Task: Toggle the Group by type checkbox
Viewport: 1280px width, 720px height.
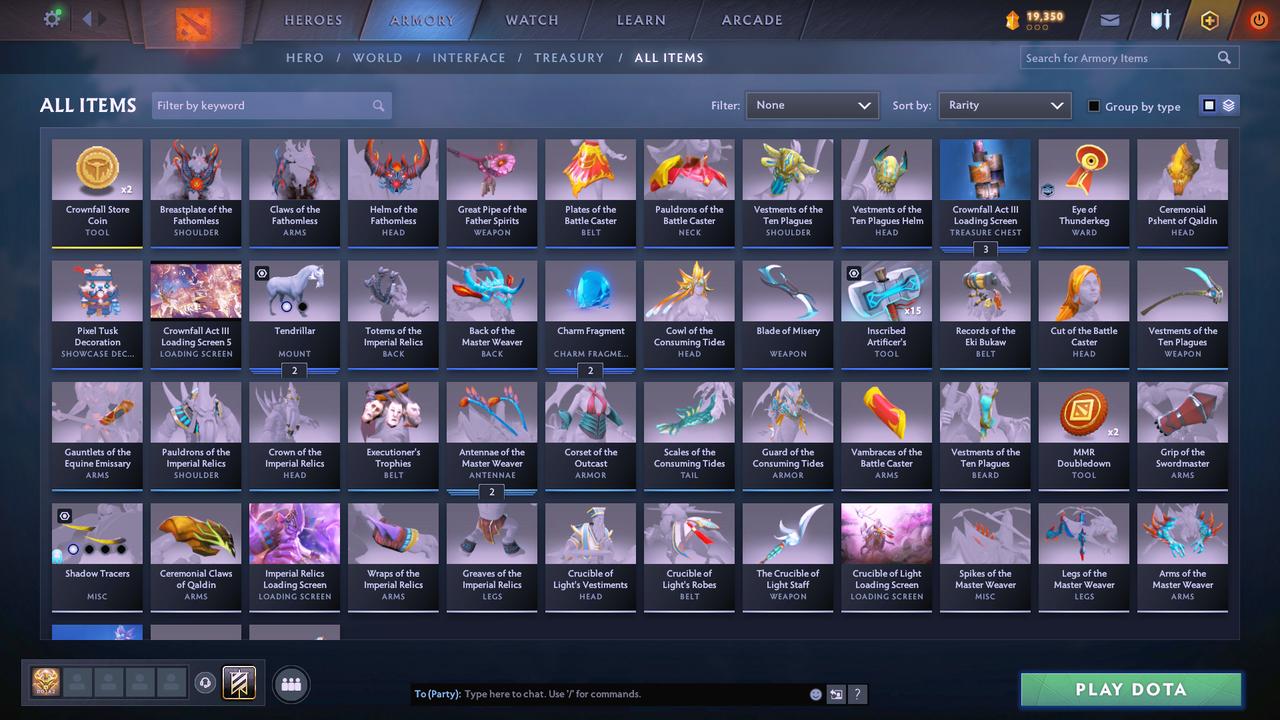Action: pyautogui.click(x=1093, y=106)
